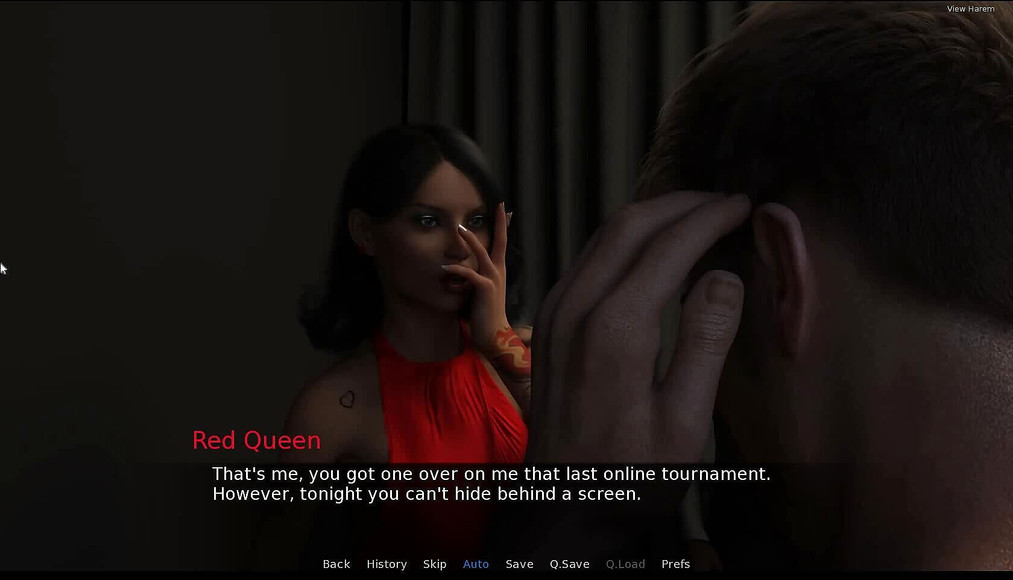Open the Prefs settings
This screenshot has width=1013, height=580.
click(676, 564)
